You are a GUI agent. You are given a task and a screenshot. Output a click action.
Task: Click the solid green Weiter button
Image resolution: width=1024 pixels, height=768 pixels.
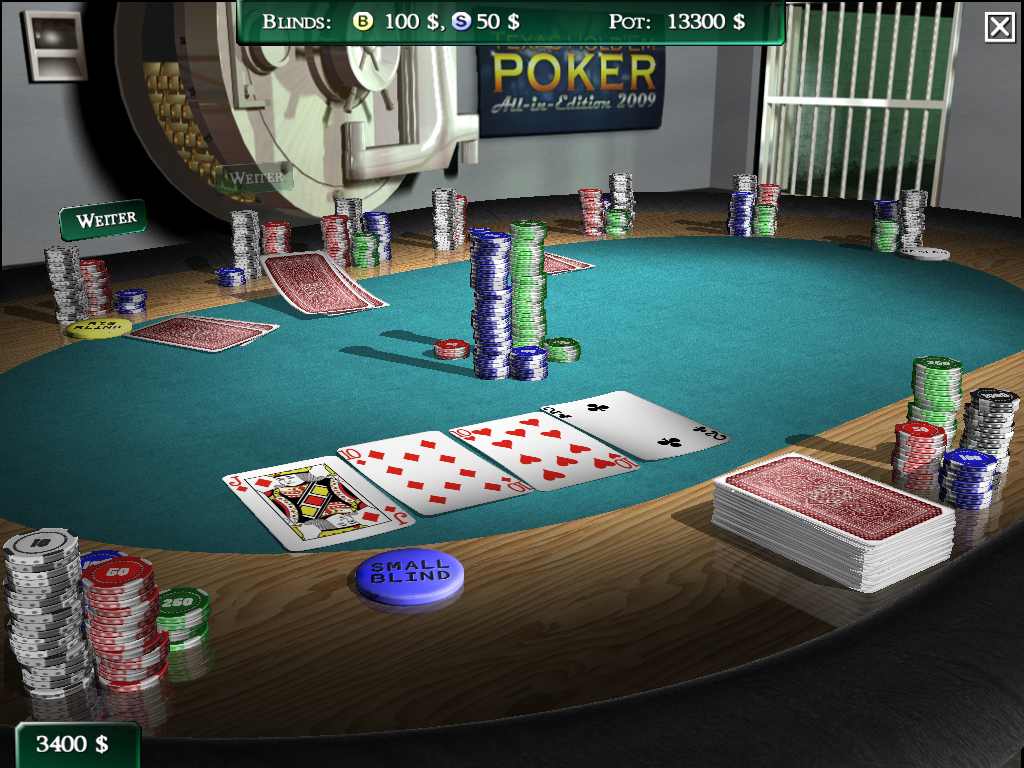104,219
